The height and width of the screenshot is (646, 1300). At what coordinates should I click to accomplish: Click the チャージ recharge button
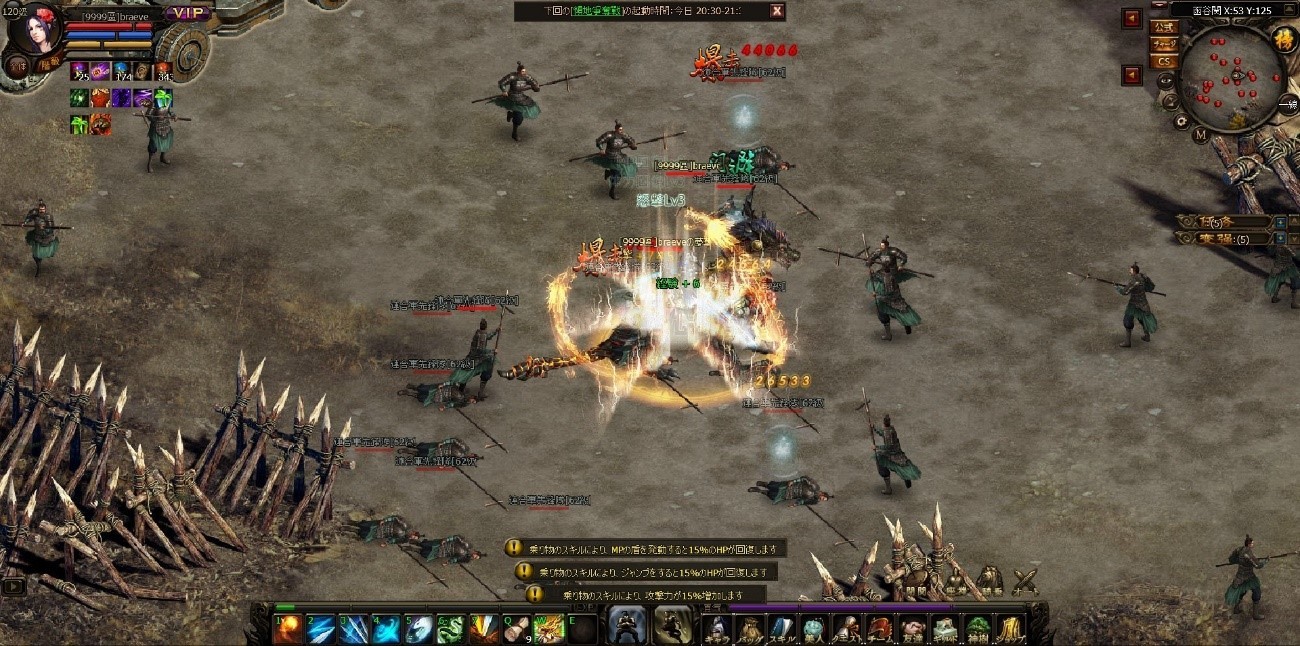click(x=1163, y=44)
